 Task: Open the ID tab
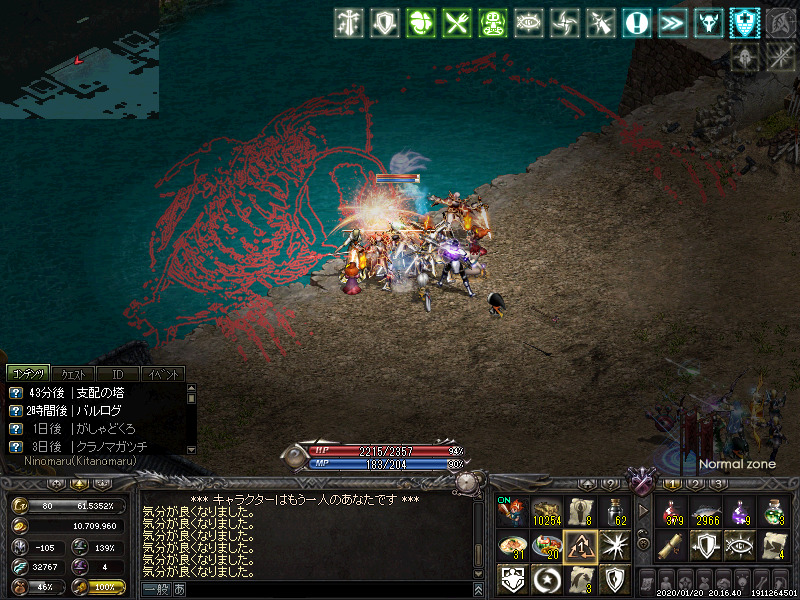[x=117, y=373]
